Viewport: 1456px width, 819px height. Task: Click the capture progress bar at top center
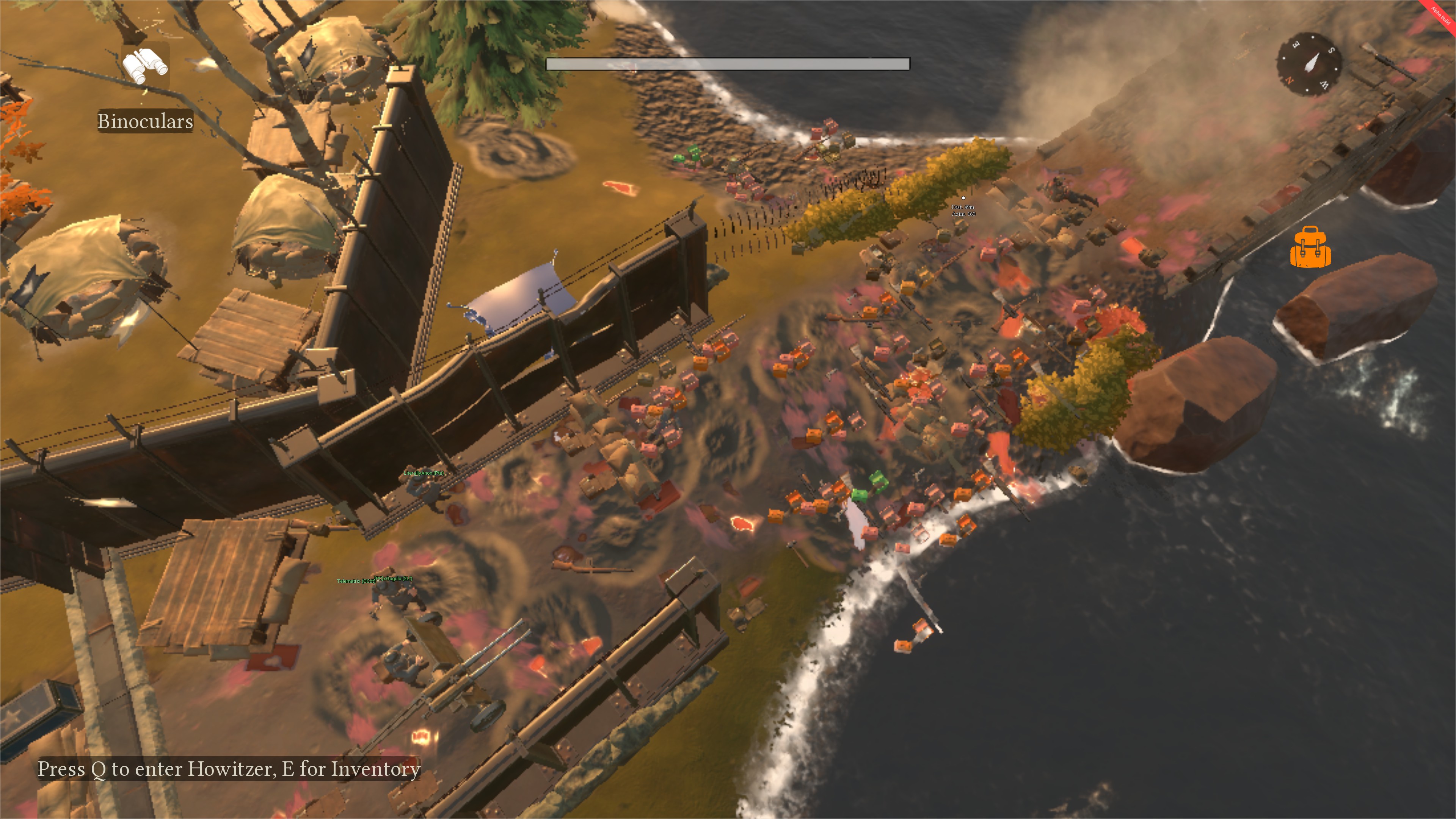[x=728, y=64]
